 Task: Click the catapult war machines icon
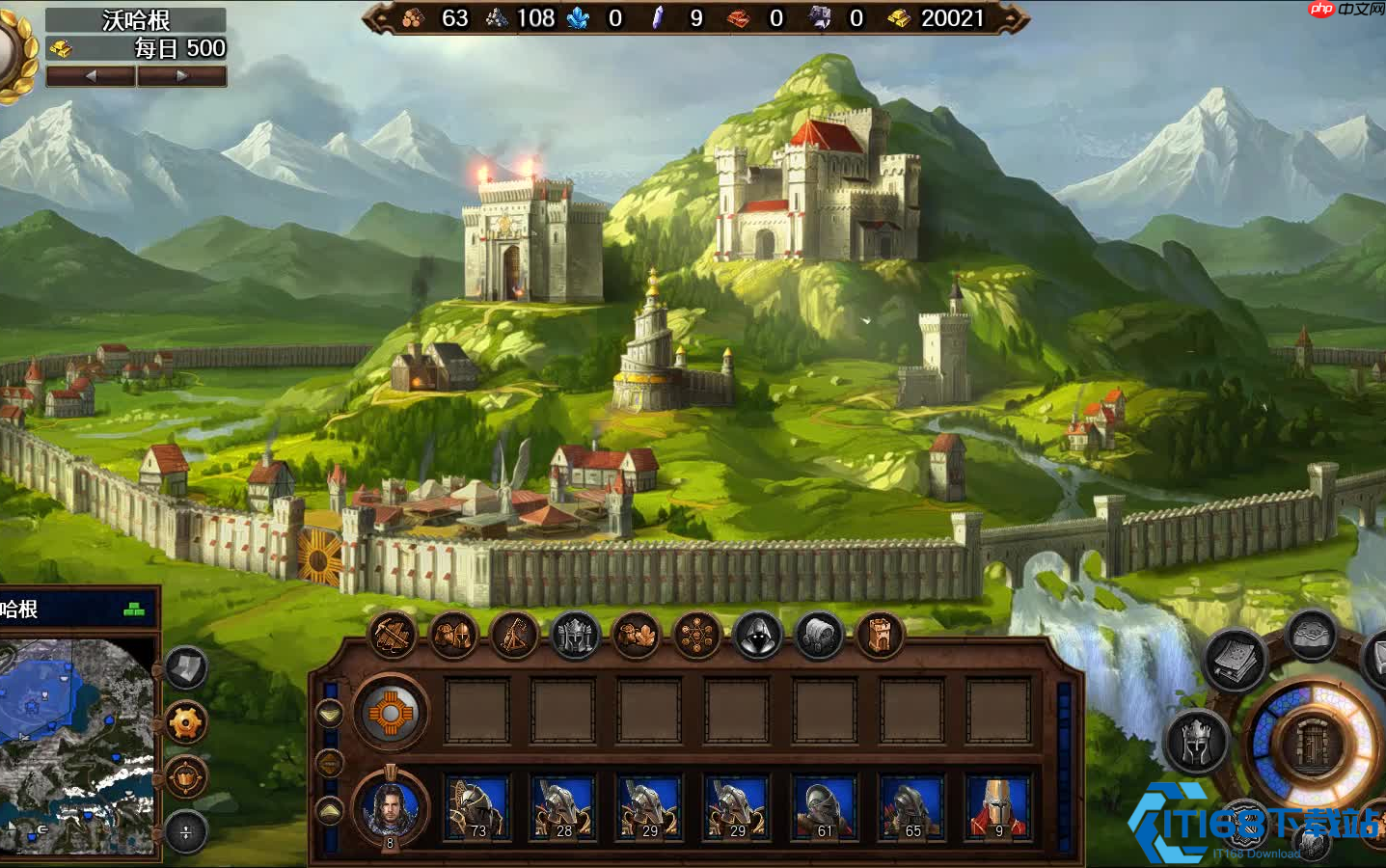(514, 637)
